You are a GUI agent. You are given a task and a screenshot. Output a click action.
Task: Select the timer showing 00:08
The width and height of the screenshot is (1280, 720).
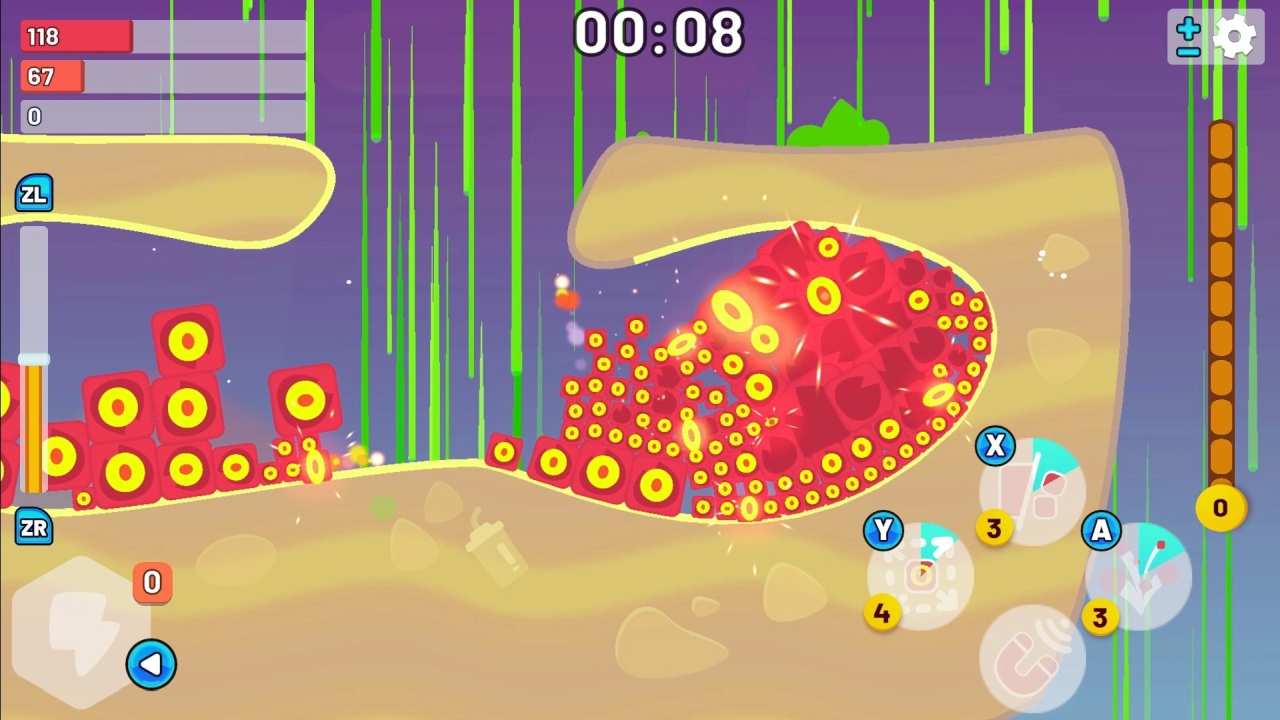[x=660, y=34]
